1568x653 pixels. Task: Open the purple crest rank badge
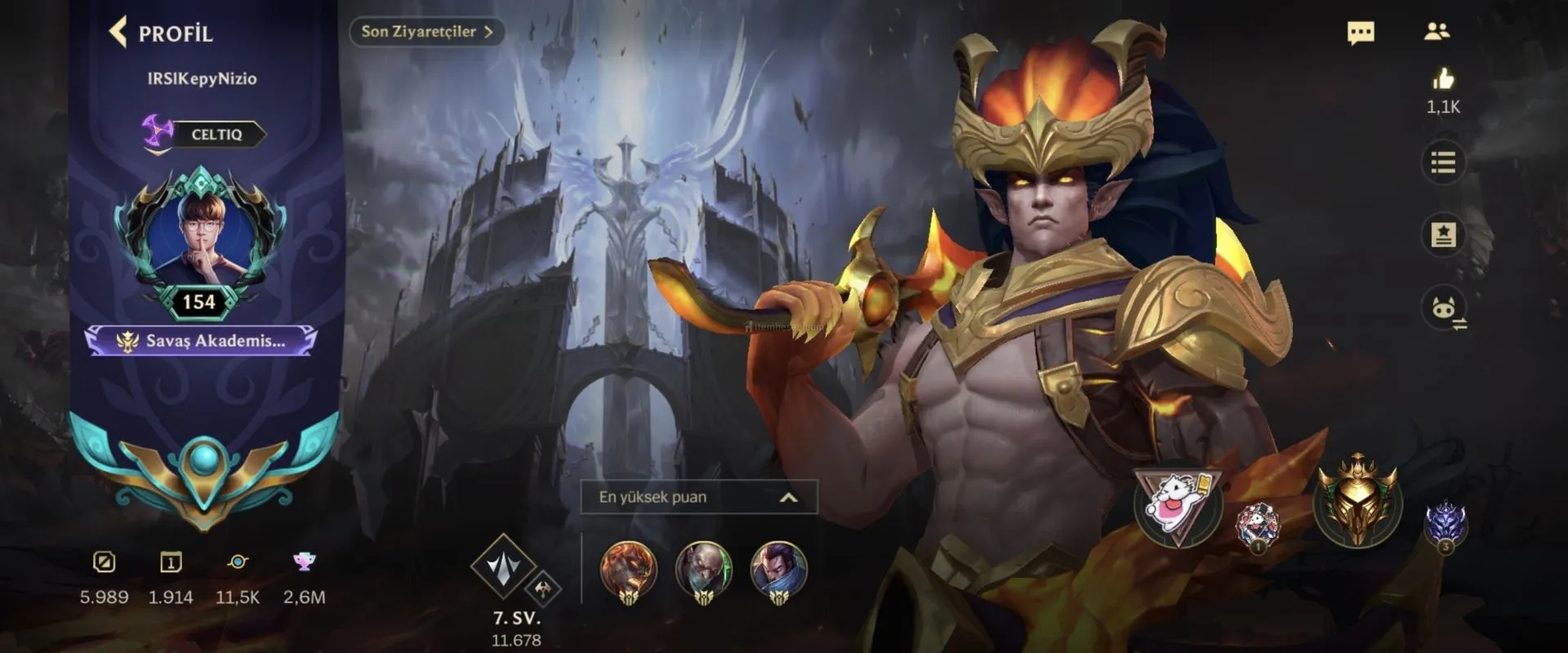click(x=1445, y=525)
